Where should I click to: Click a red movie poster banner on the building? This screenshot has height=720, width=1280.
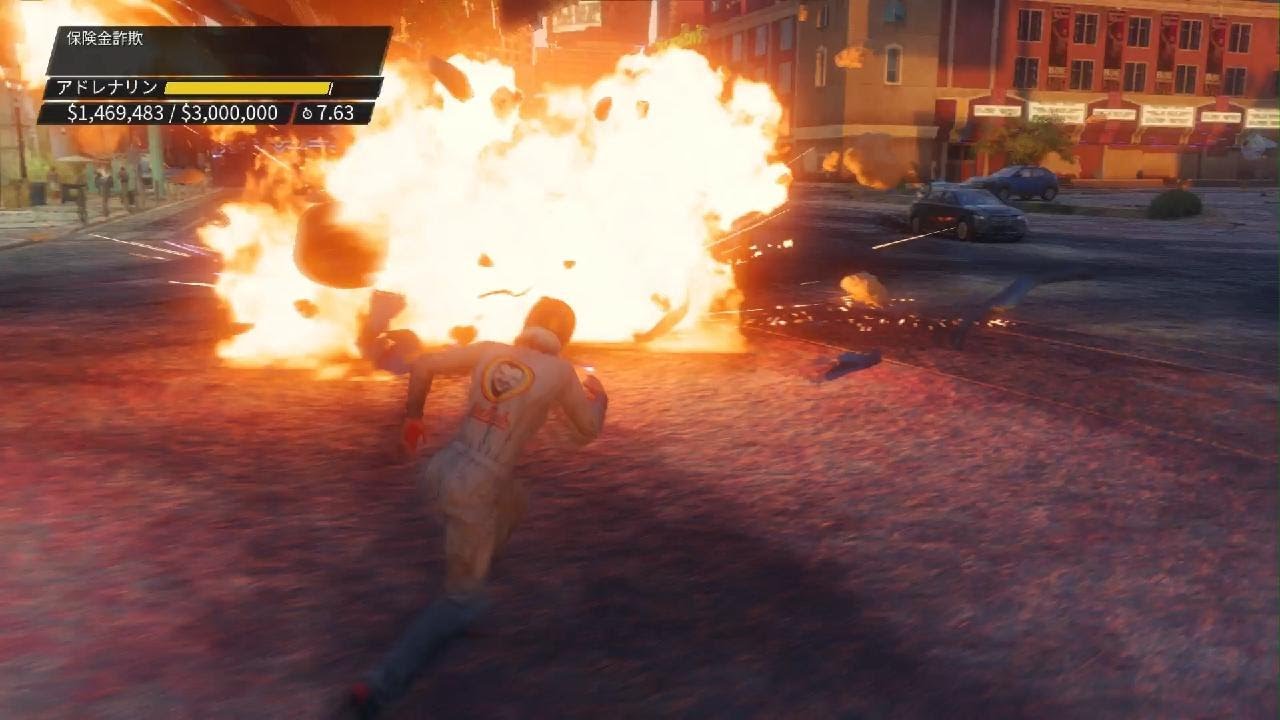coord(1060,35)
